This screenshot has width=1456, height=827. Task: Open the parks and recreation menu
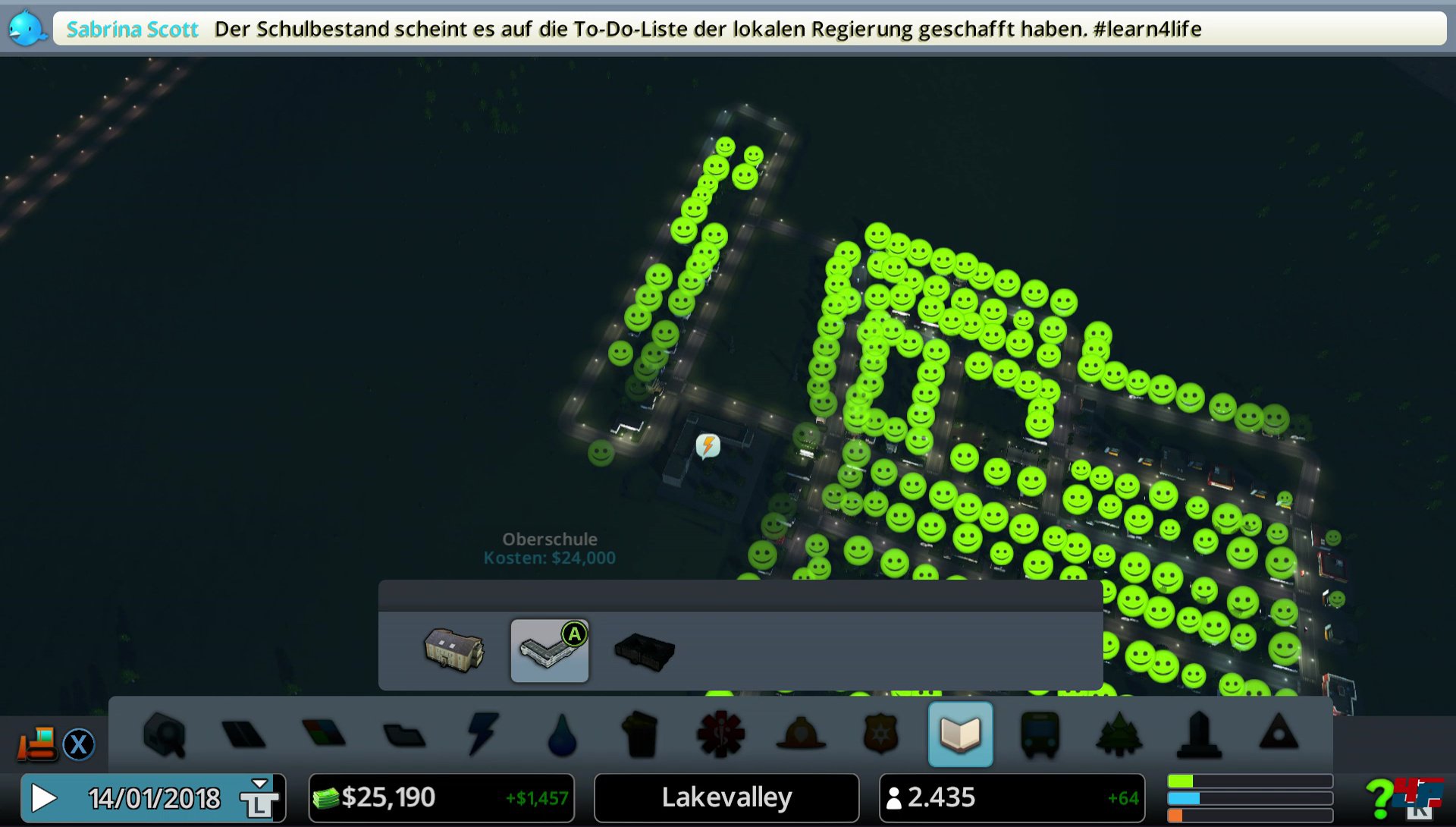(x=1120, y=734)
